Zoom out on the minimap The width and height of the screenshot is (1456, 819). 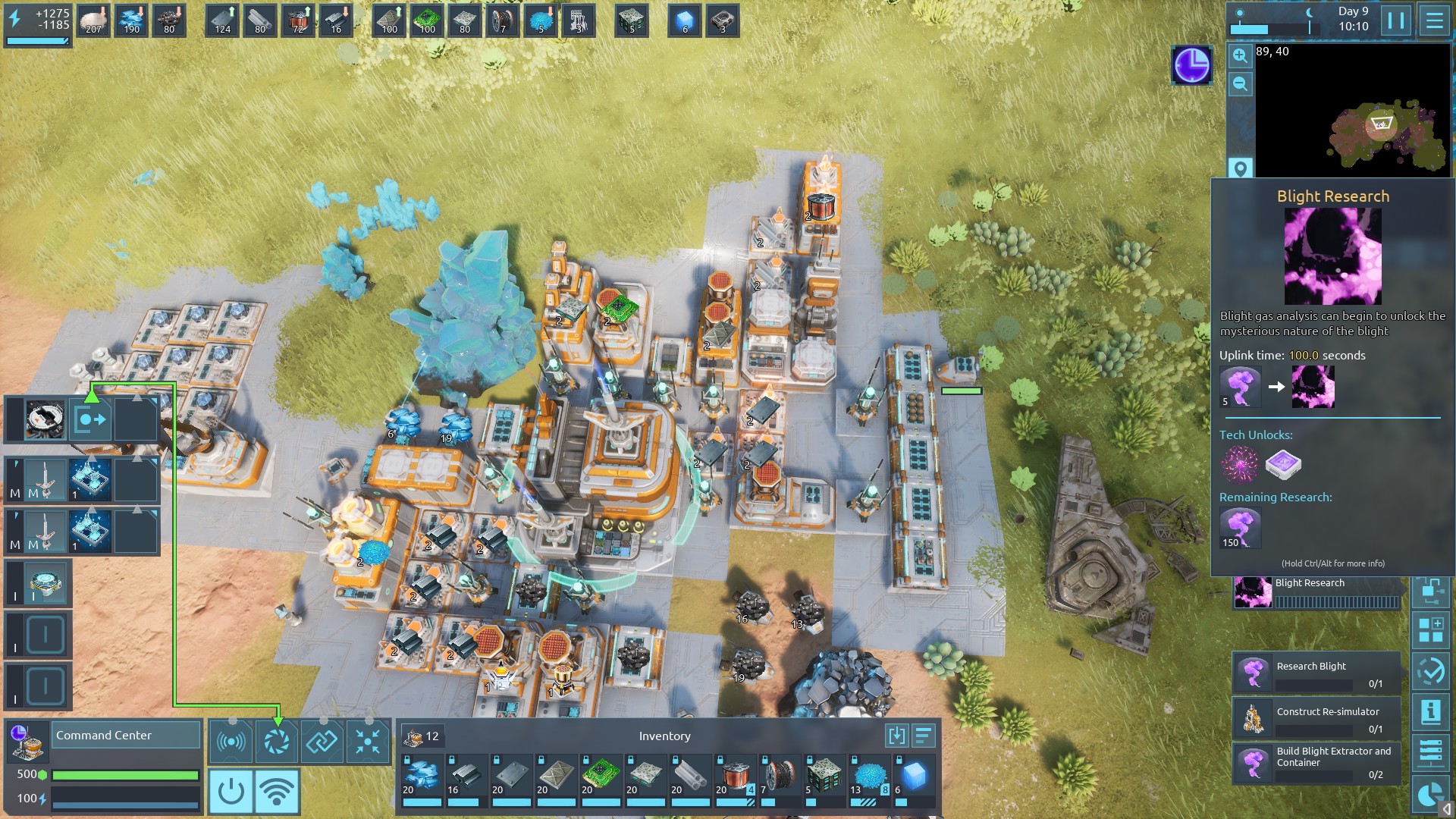(x=1240, y=84)
